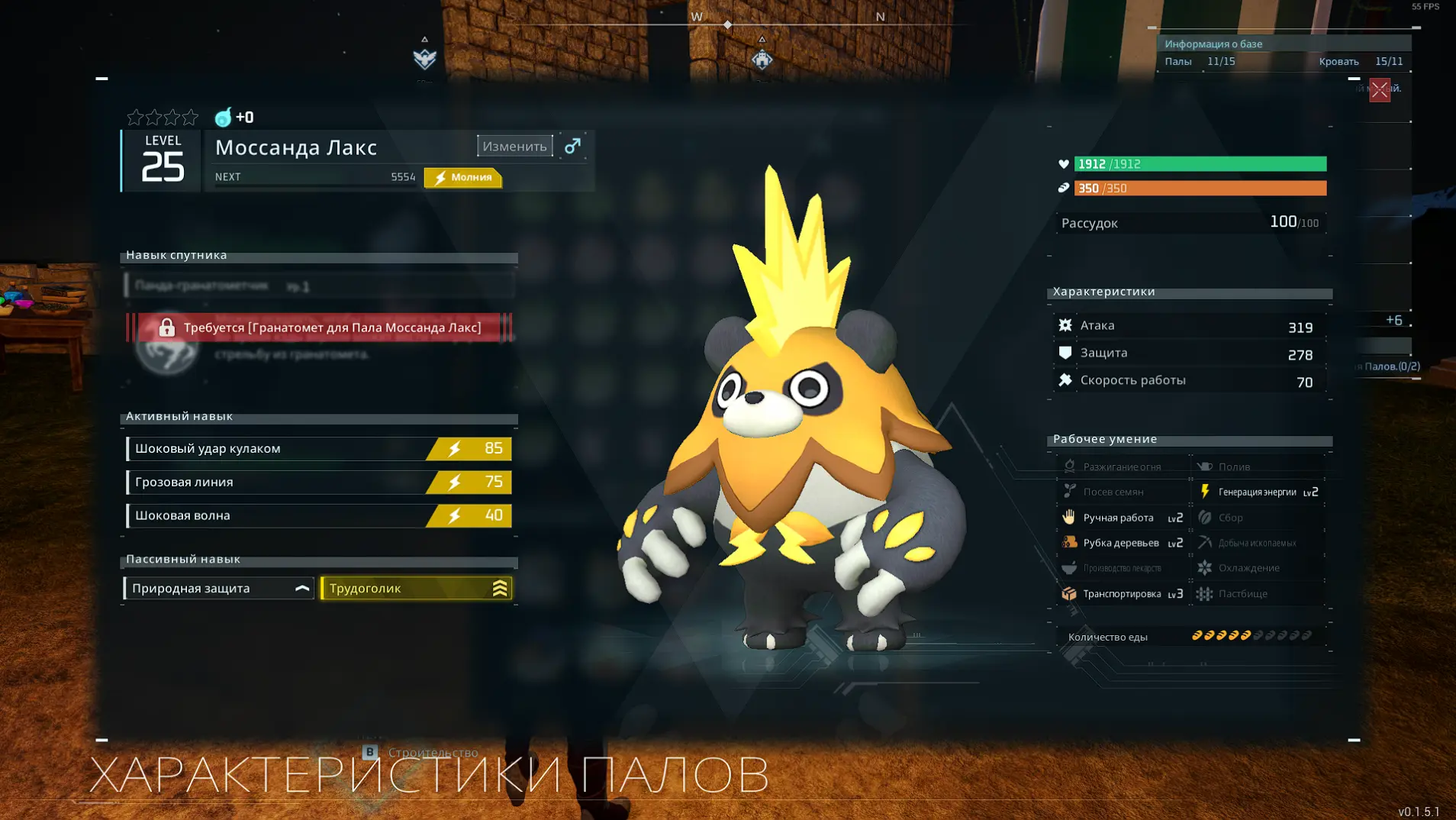
Task: Click the Молния element tag
Action: [x=463, y=177]
